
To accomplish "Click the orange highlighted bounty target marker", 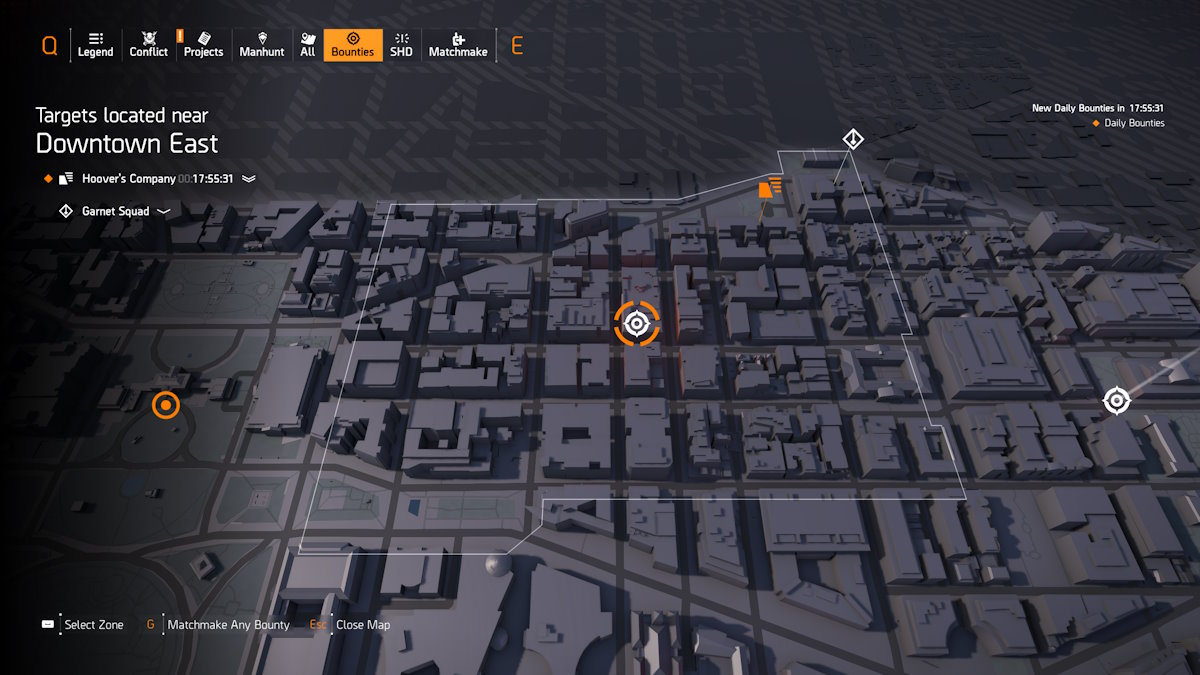I will (636, 323).
